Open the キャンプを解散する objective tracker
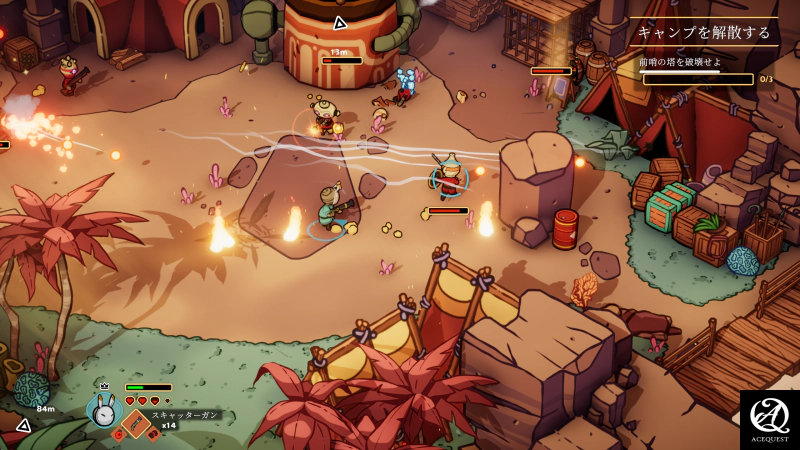This screenshot has height=450, width=800. coord(704,32)
